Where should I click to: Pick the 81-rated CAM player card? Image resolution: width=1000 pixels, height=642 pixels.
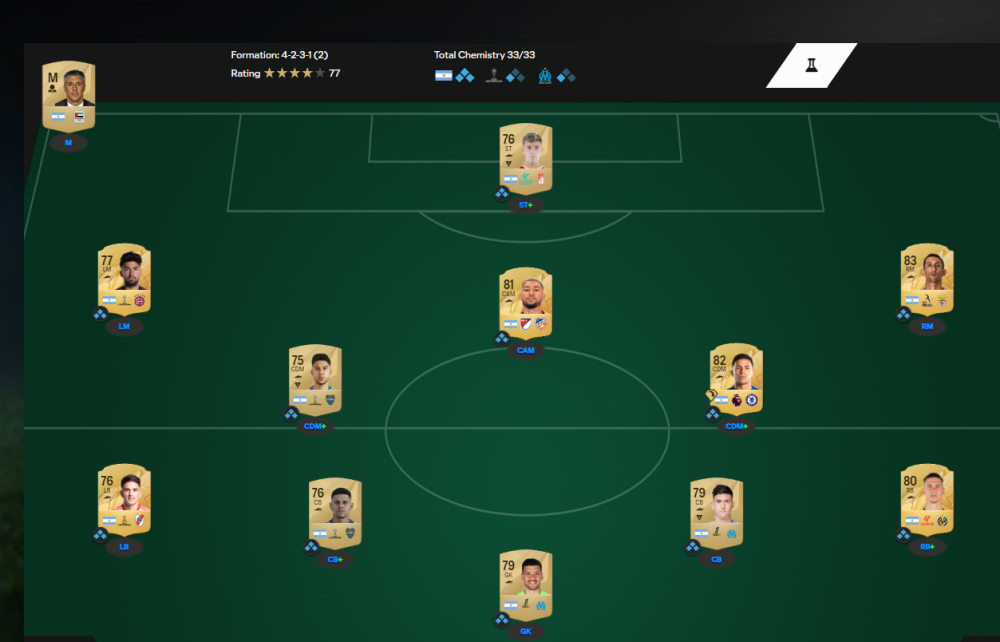coord(526,303)
